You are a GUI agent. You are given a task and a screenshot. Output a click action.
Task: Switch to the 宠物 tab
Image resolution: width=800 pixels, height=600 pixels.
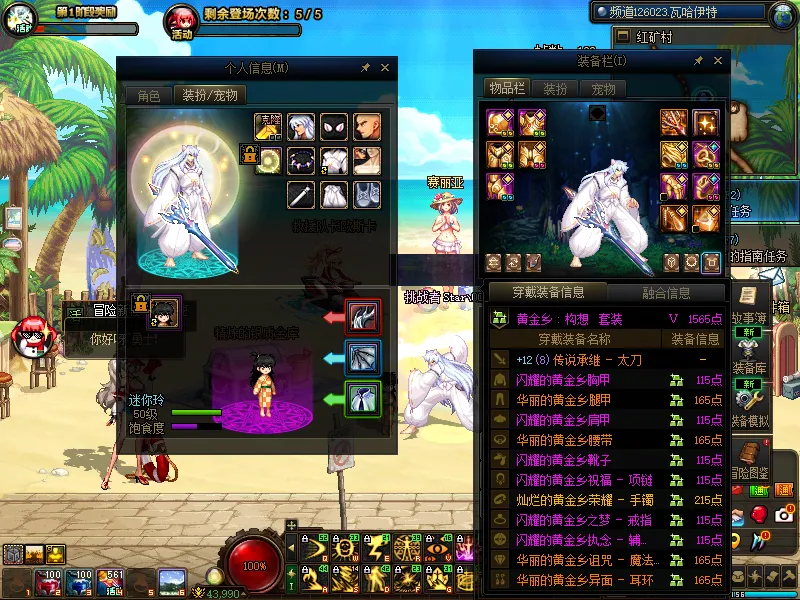coord(603,89)
